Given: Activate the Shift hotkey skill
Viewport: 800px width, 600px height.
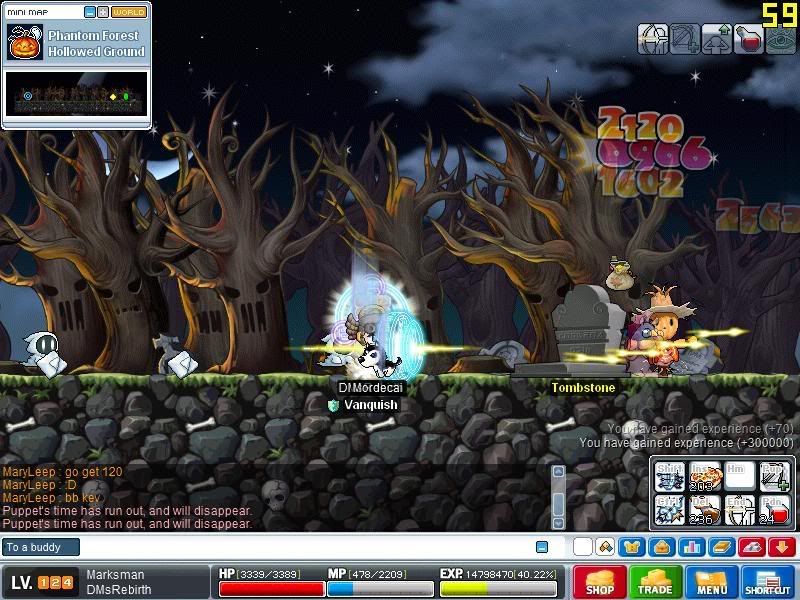Looking at the screenshot, I should point(670,476).
